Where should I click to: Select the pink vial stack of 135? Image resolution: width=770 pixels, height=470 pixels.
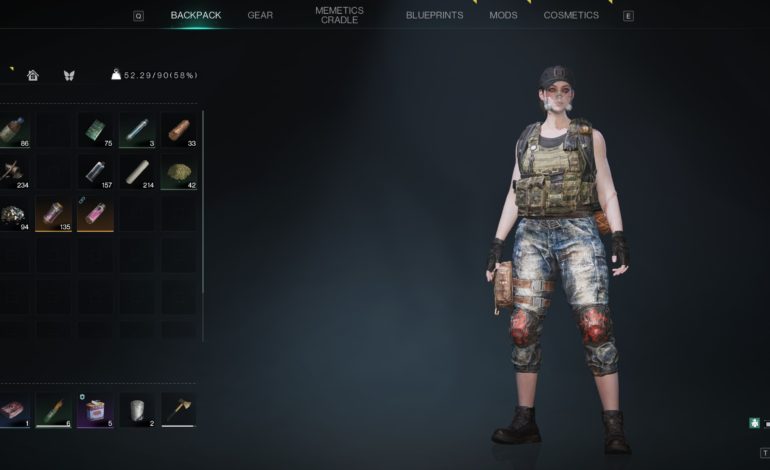click(52, 213)
